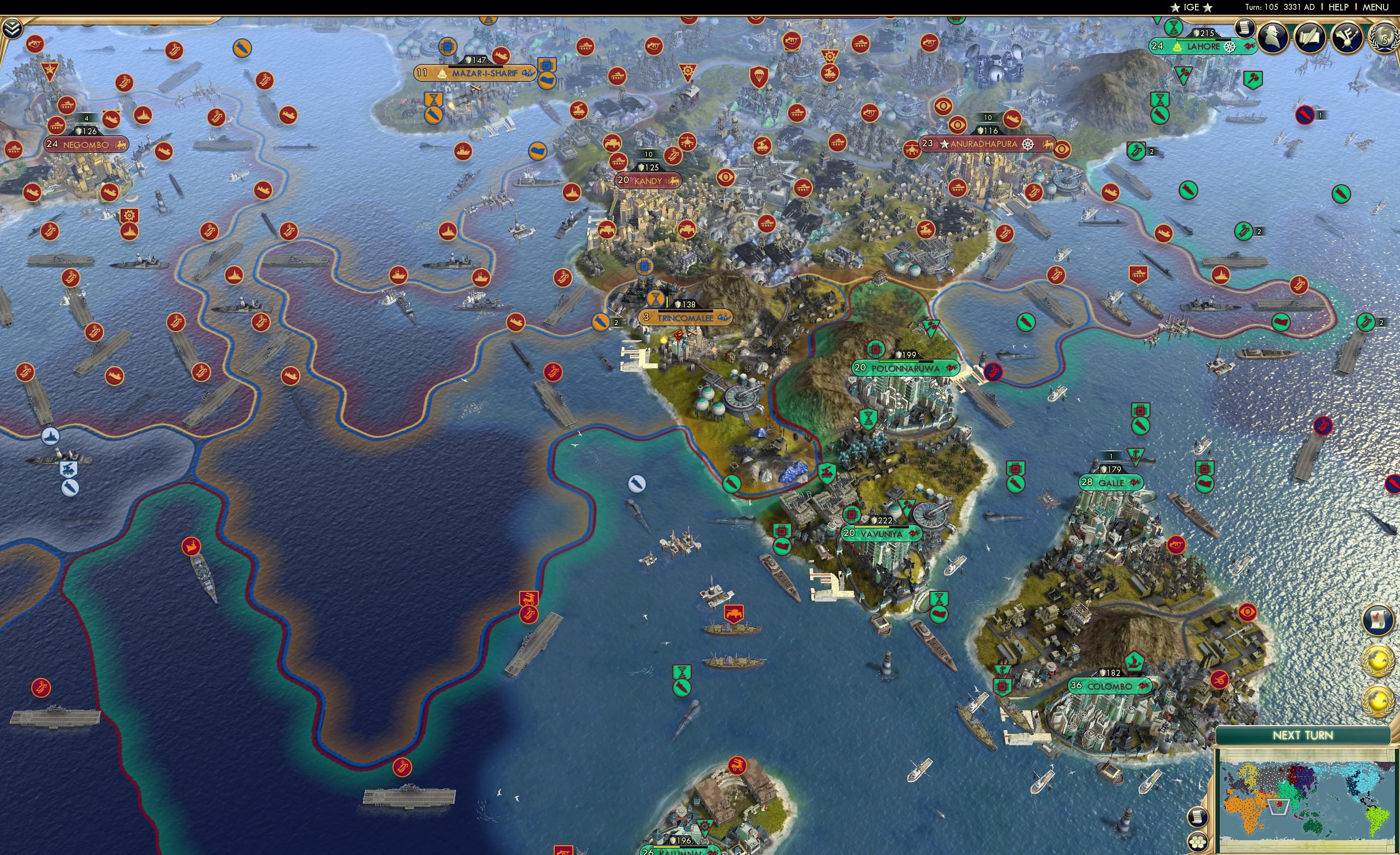Open the Diplomacy screen icon

click(x=1350, y=38)
